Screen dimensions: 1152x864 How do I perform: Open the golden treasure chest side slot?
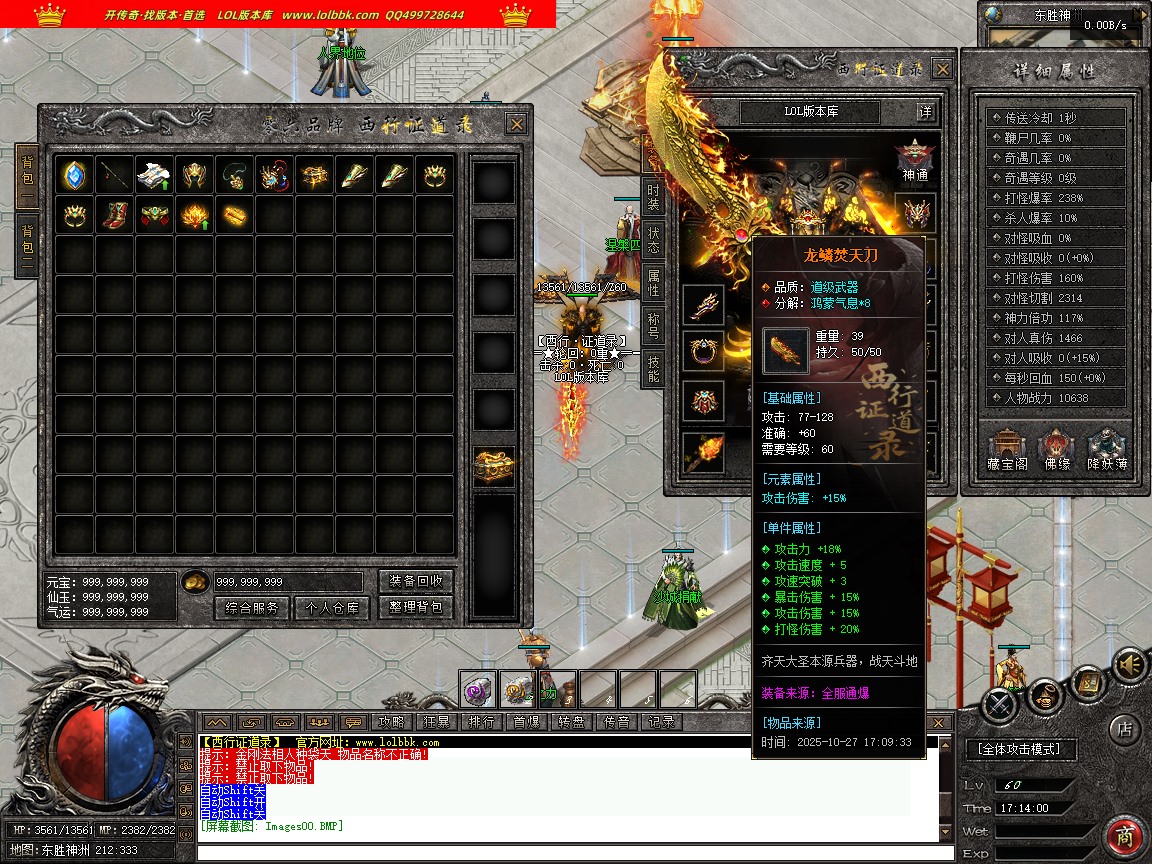coord(494,467)
